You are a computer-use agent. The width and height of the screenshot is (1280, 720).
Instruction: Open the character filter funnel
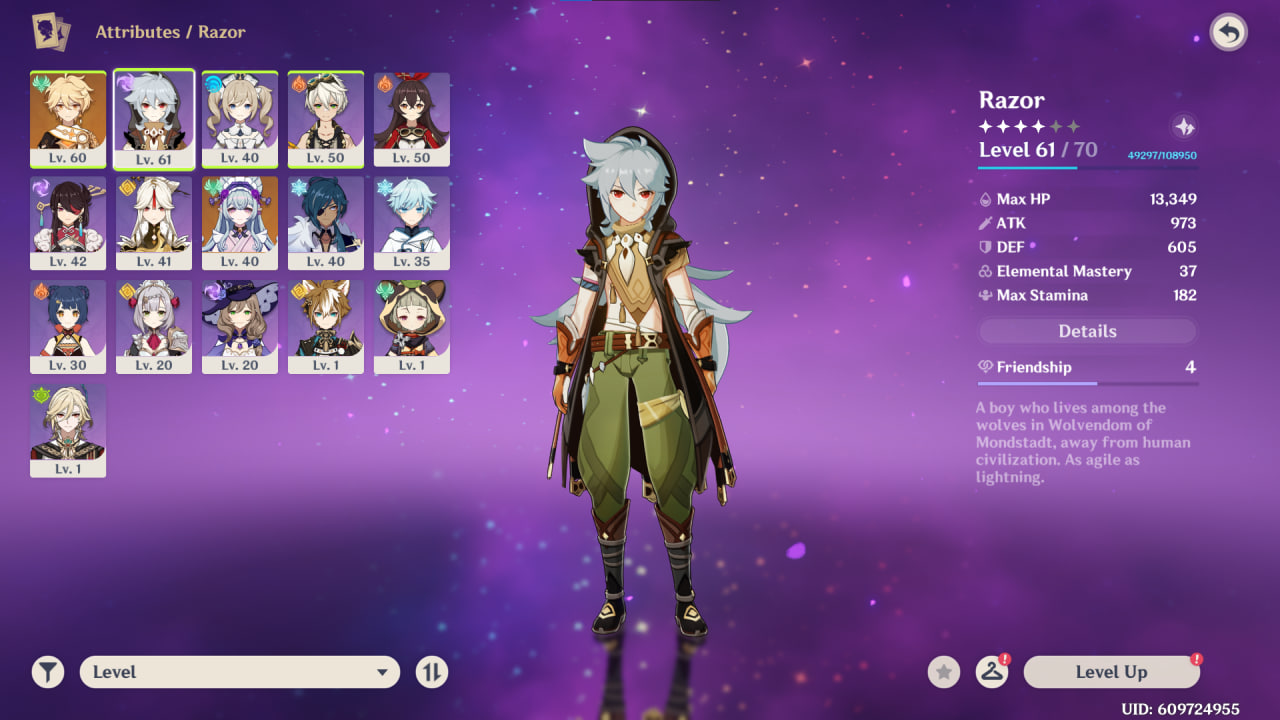click(47, 672)
